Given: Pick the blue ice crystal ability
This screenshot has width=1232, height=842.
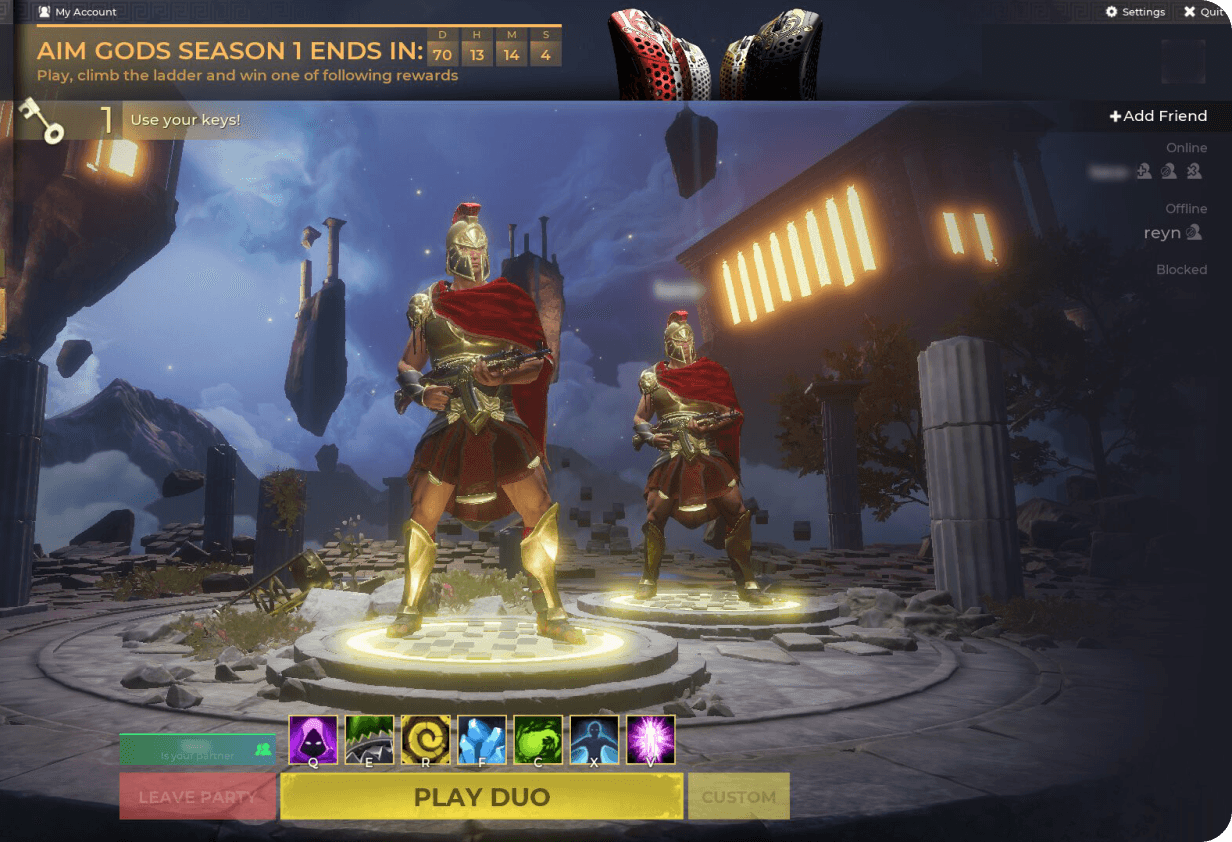Looking at the screenshot, I should pyautogui.click(x=482, y=740).
